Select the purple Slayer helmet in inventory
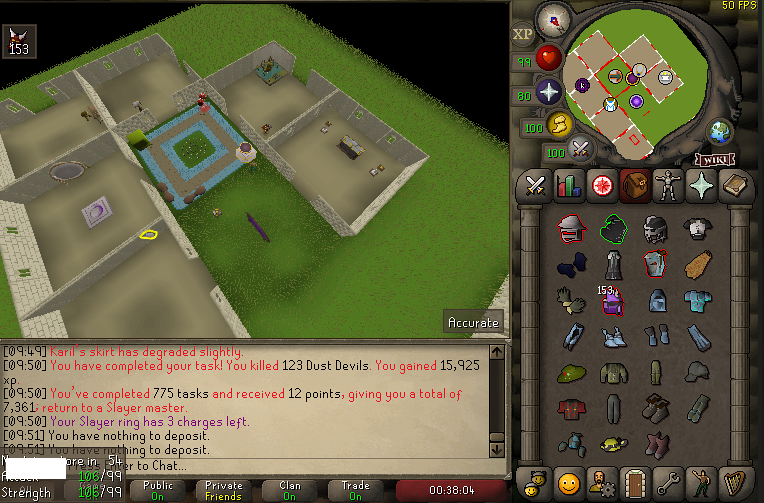764x503 pixels. pos(613,302)
